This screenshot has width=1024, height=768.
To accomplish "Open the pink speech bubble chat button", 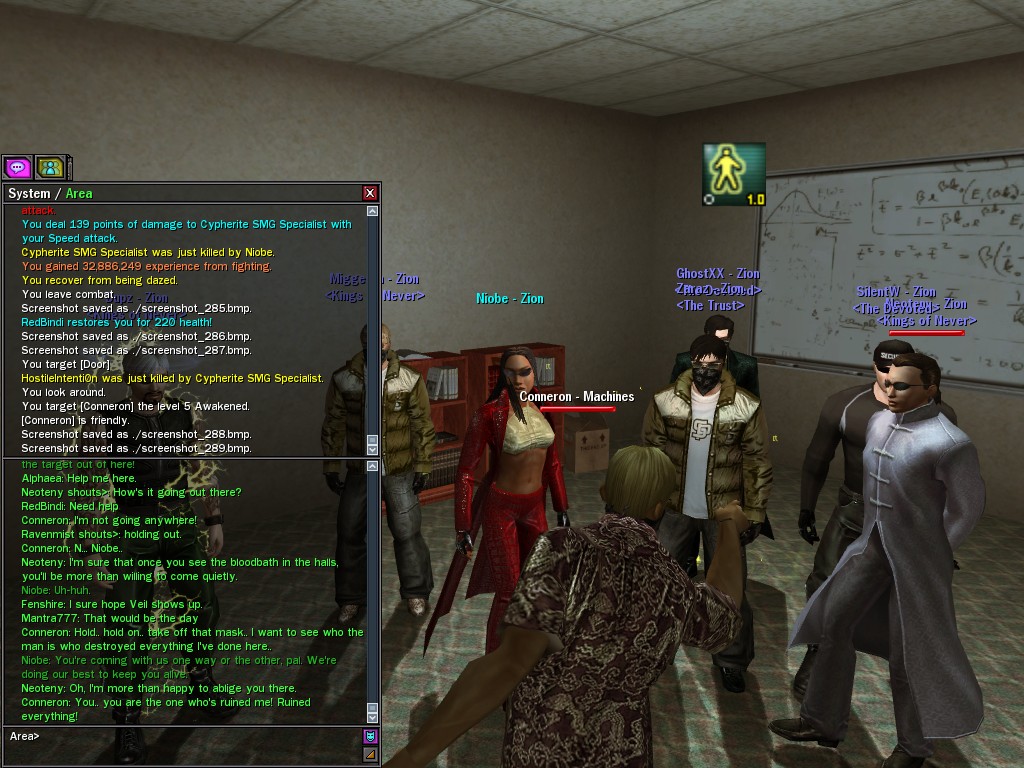I will click(x=18, y=167).
